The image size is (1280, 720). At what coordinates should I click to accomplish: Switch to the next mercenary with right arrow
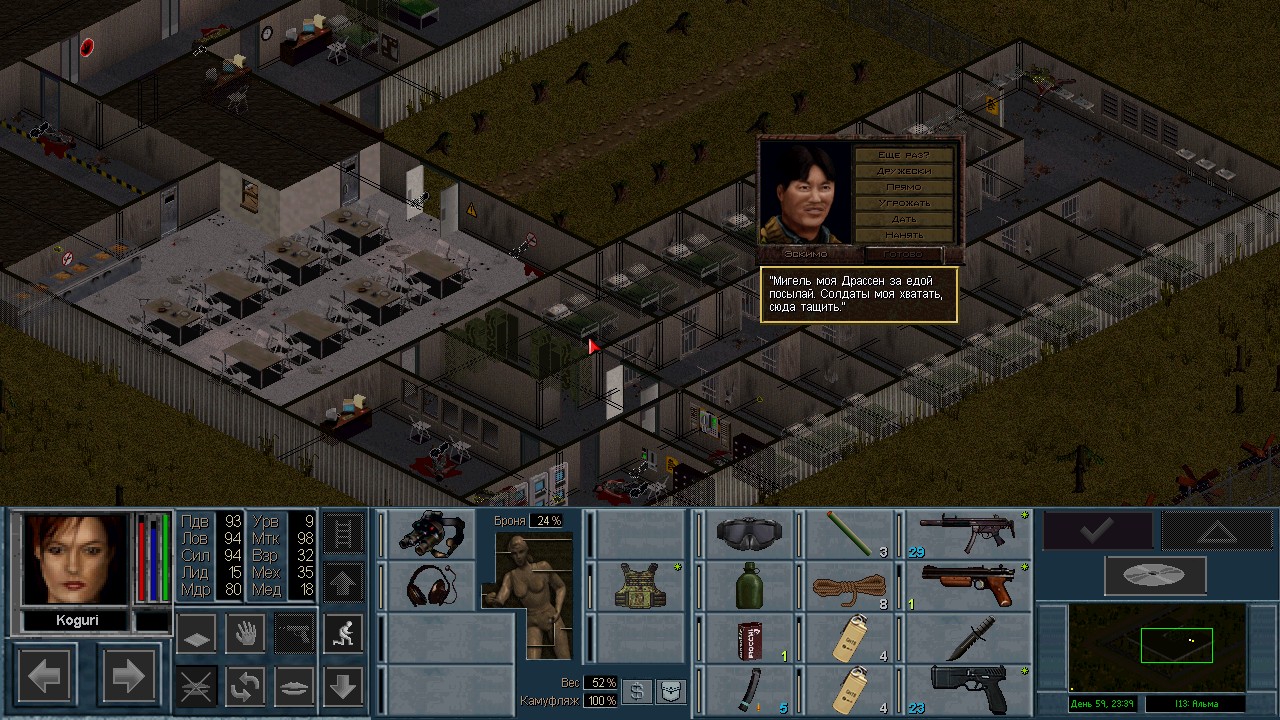tap(129, 677)
